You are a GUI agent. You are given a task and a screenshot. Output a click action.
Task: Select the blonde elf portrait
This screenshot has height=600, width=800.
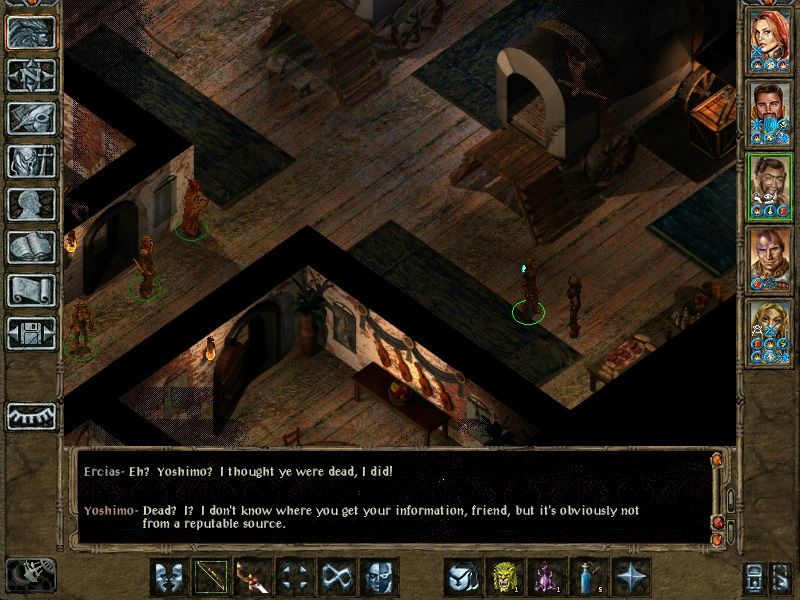click(x=770, y=332)
